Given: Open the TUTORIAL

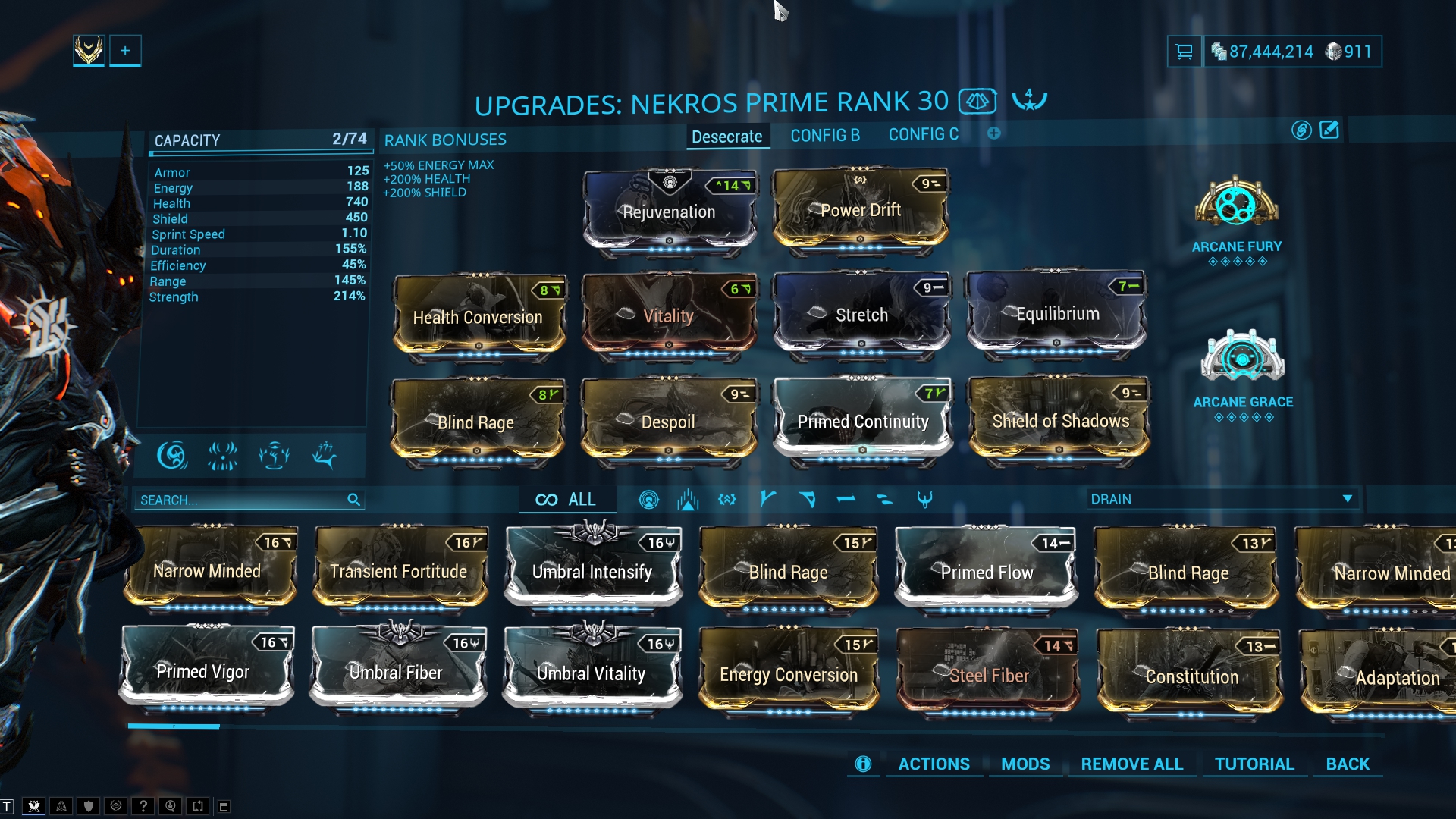Looking at the screenshot, I should point(1254,764).
